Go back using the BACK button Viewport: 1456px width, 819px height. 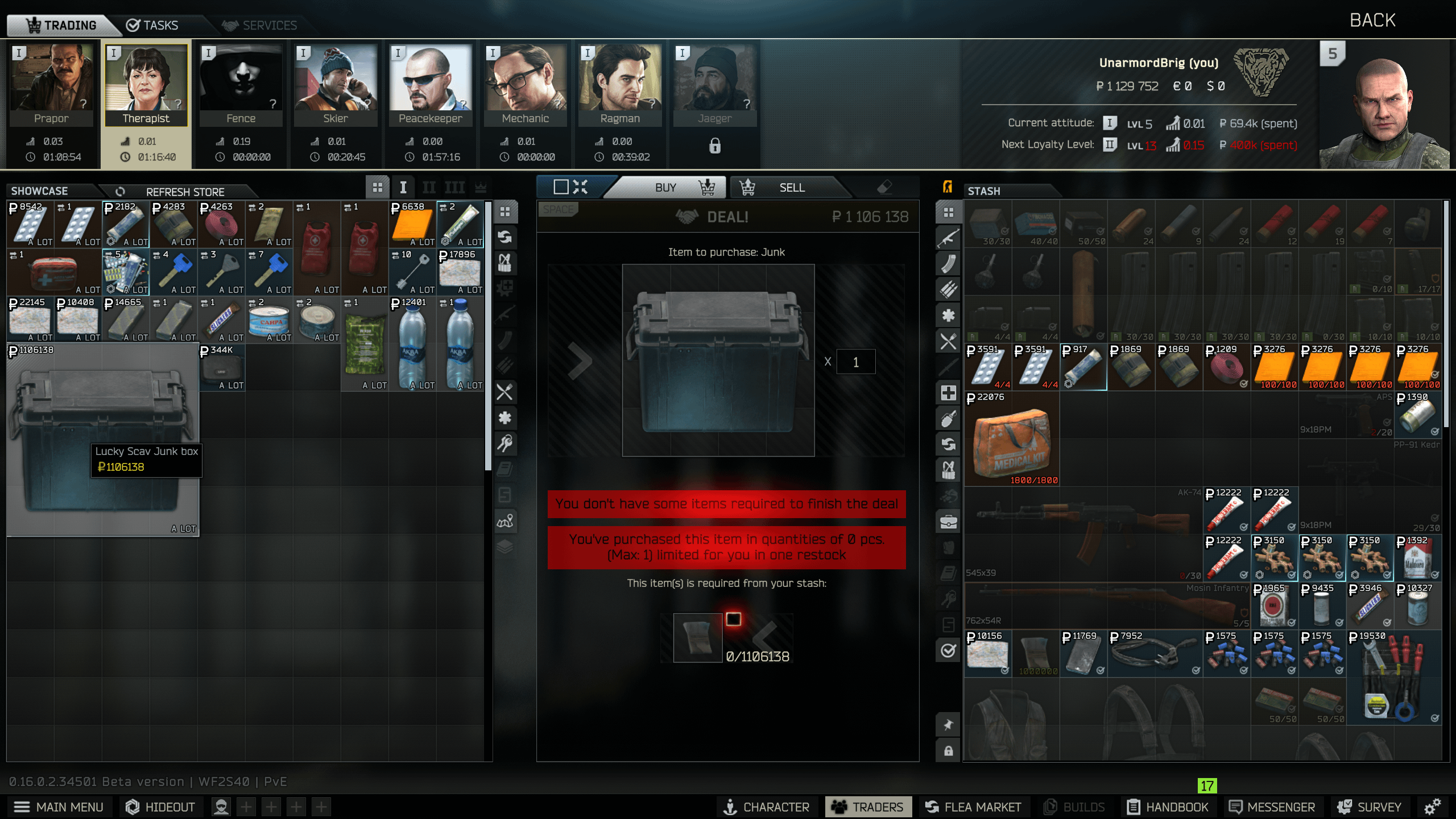[x=1372, y=20]
